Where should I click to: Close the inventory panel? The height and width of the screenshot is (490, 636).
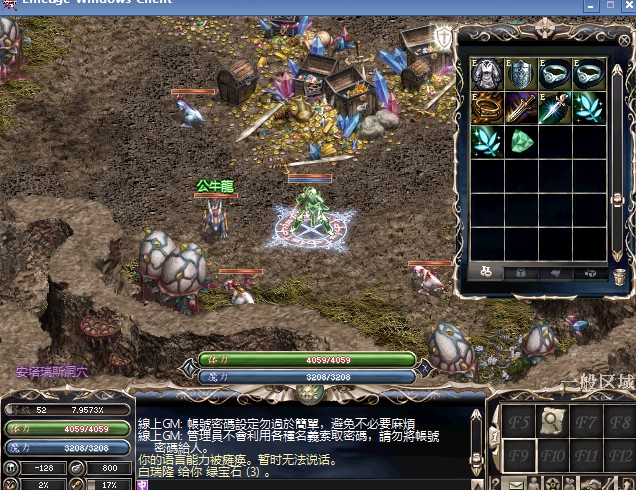[623, 37]
